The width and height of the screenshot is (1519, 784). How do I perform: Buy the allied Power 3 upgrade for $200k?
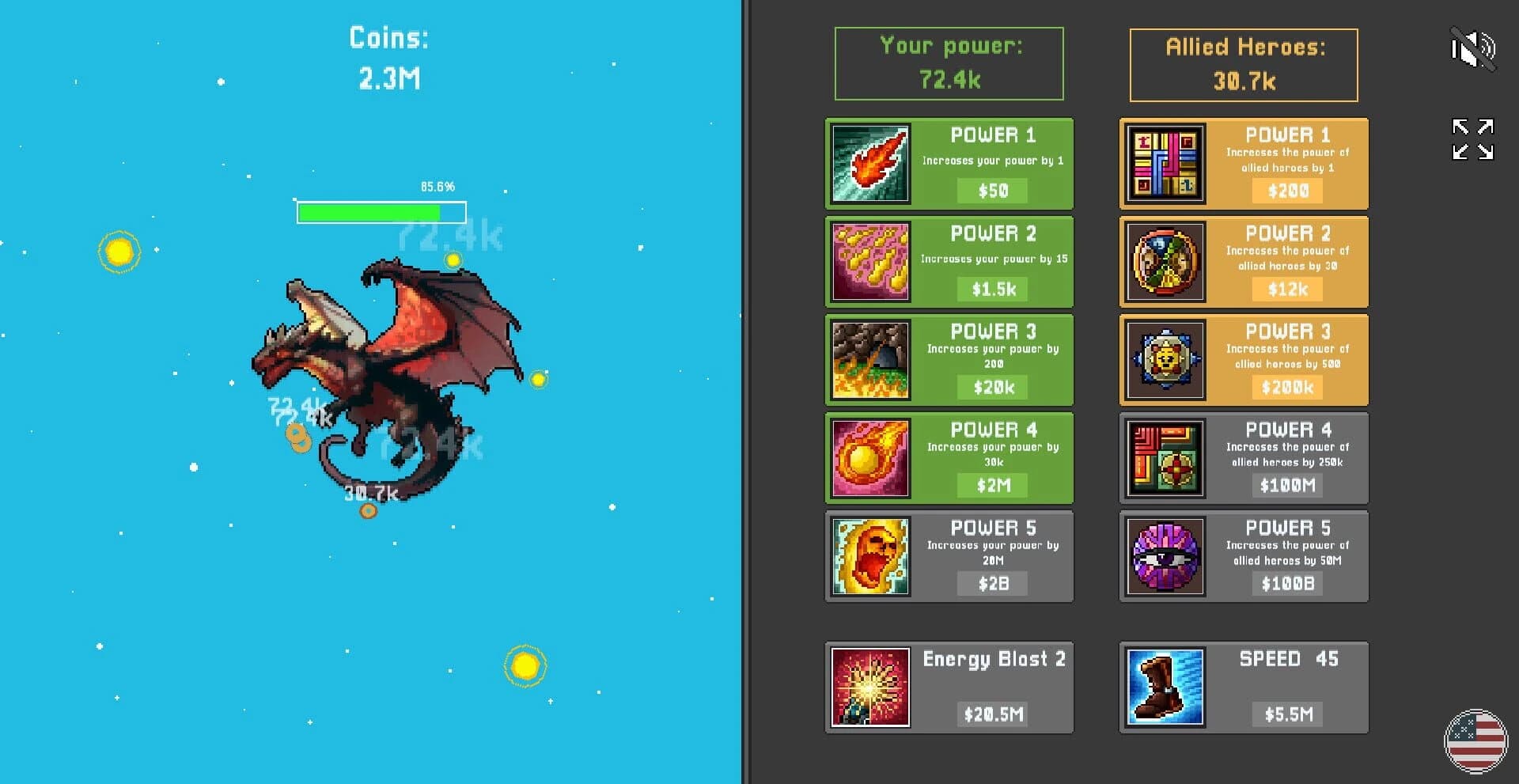coord(1287,388)
